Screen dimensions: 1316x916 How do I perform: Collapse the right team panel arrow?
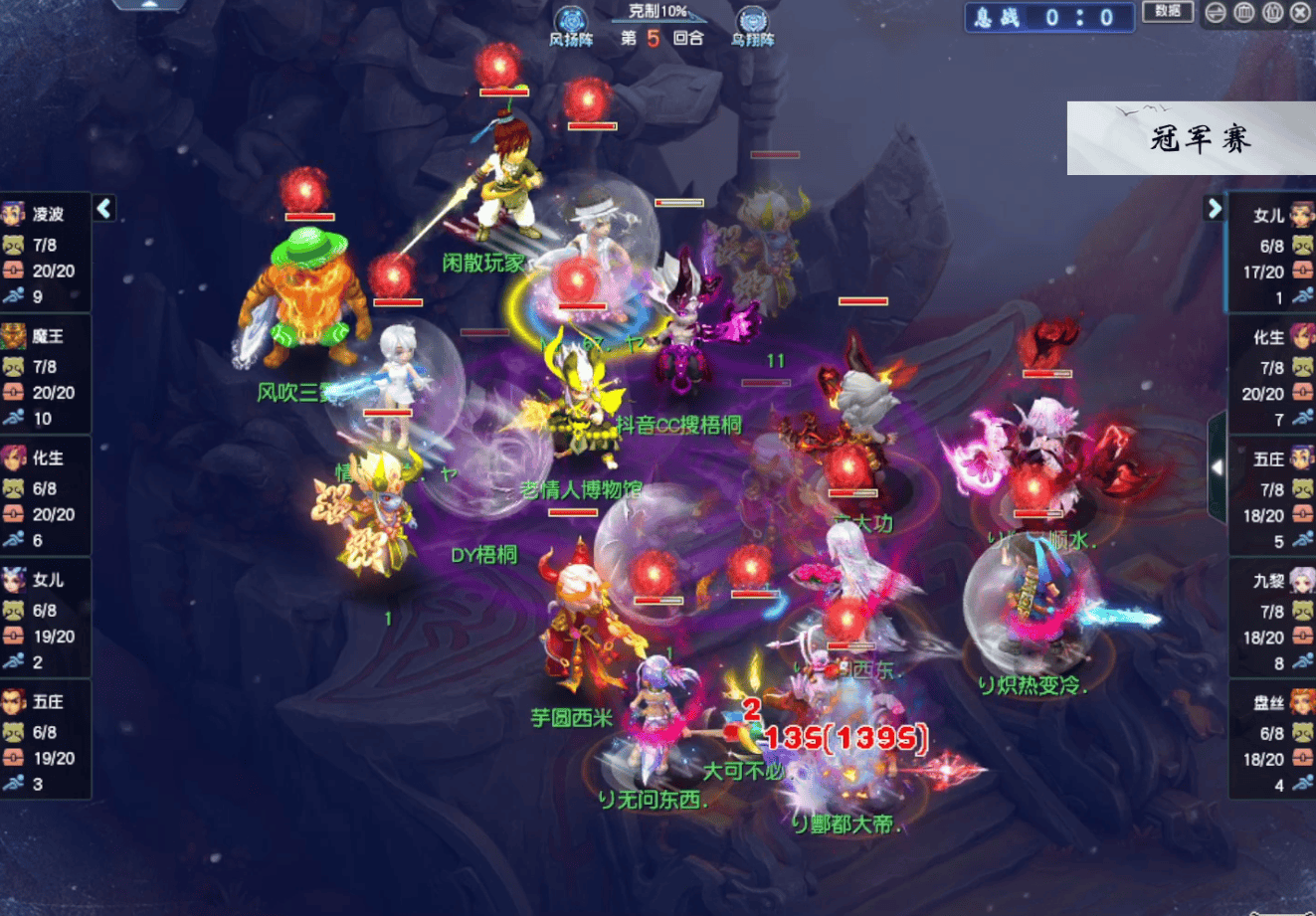(1214, 208)
